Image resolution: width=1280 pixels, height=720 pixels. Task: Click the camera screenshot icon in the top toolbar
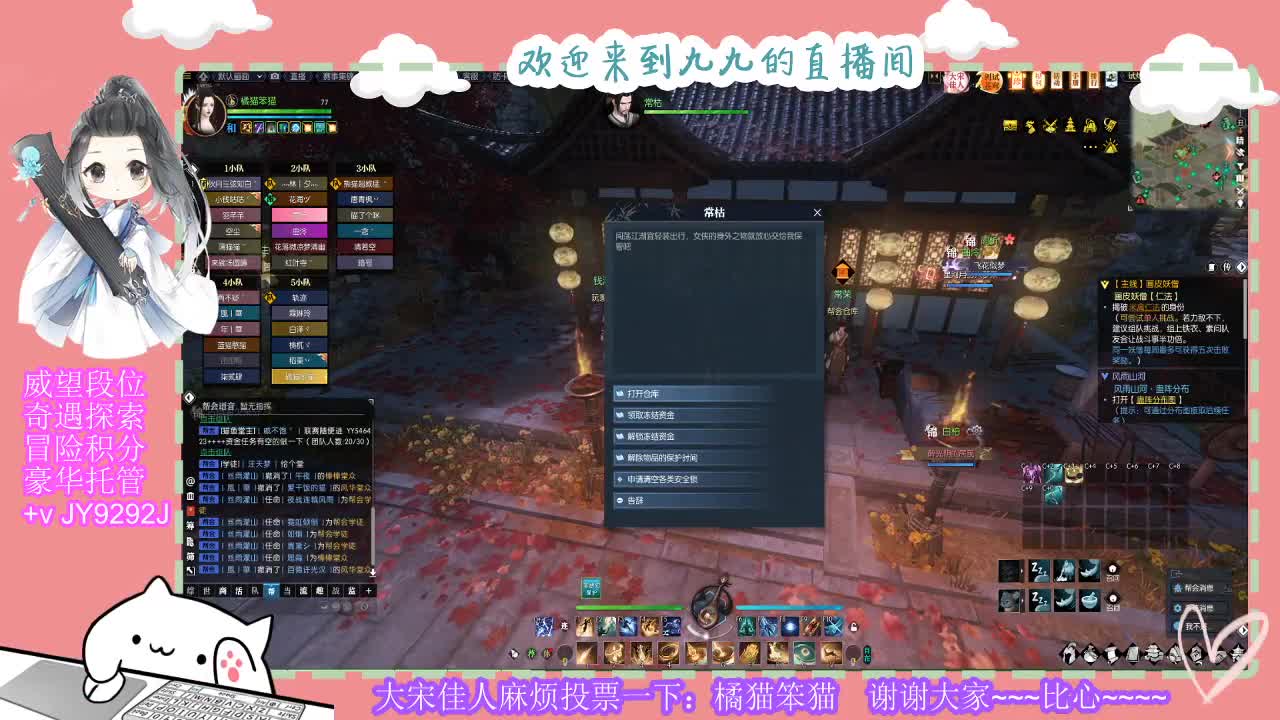pyautogui.click(x=274, y=76)
